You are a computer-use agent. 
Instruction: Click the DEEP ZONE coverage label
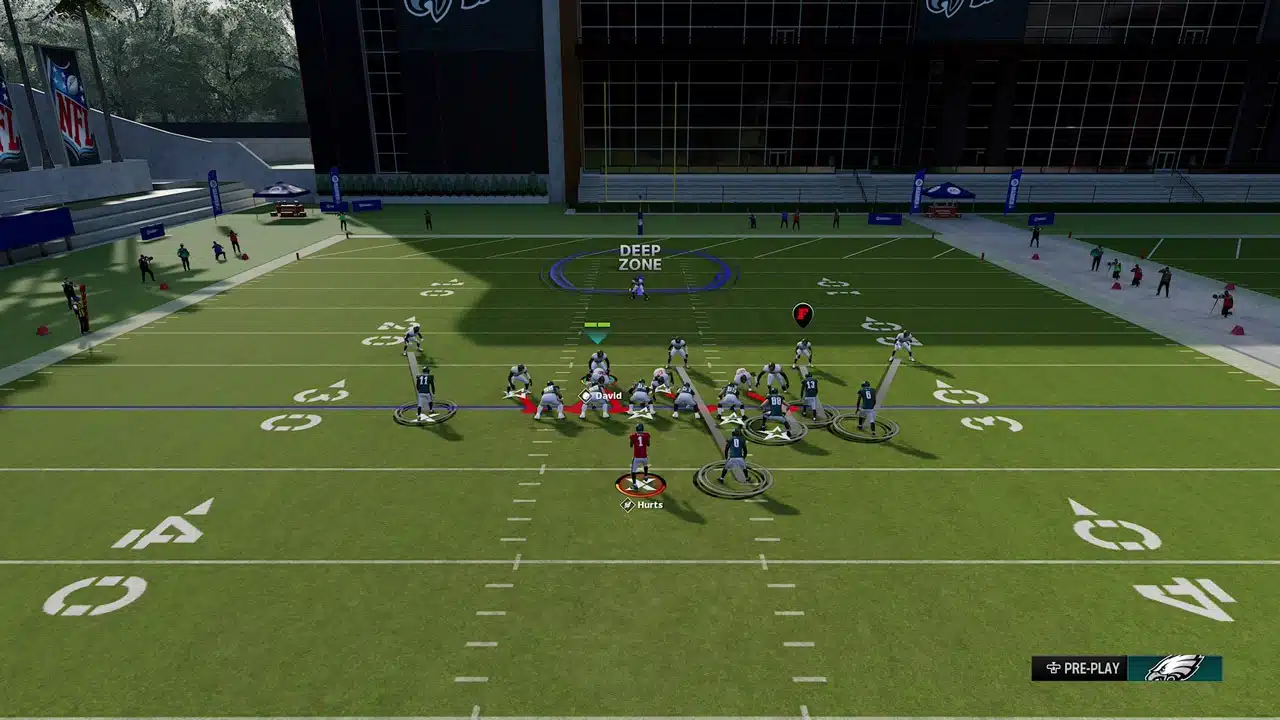pyautogui.click(x=640, y=258)
